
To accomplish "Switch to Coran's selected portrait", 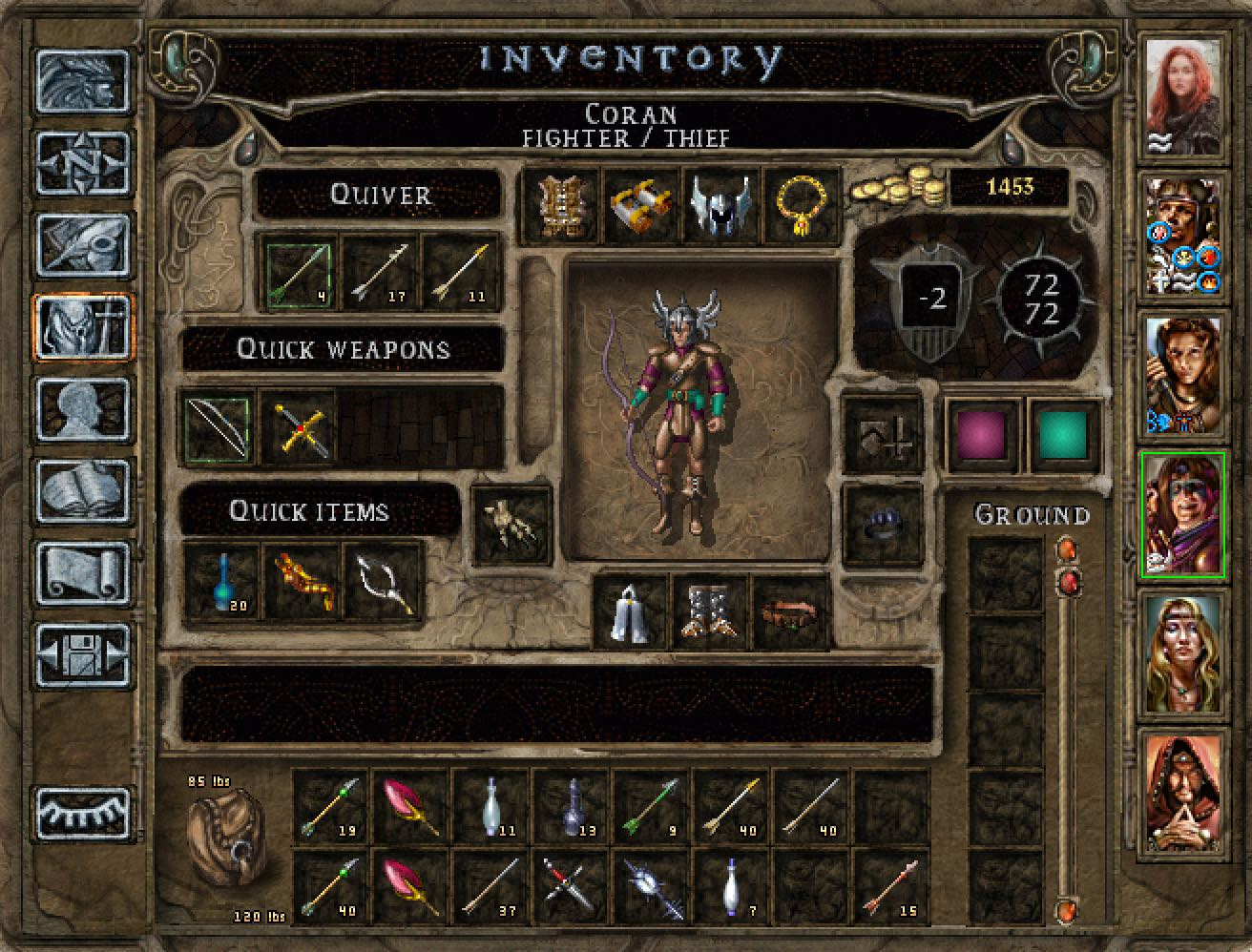I will pyautogui.click(x=1183, y=516).
